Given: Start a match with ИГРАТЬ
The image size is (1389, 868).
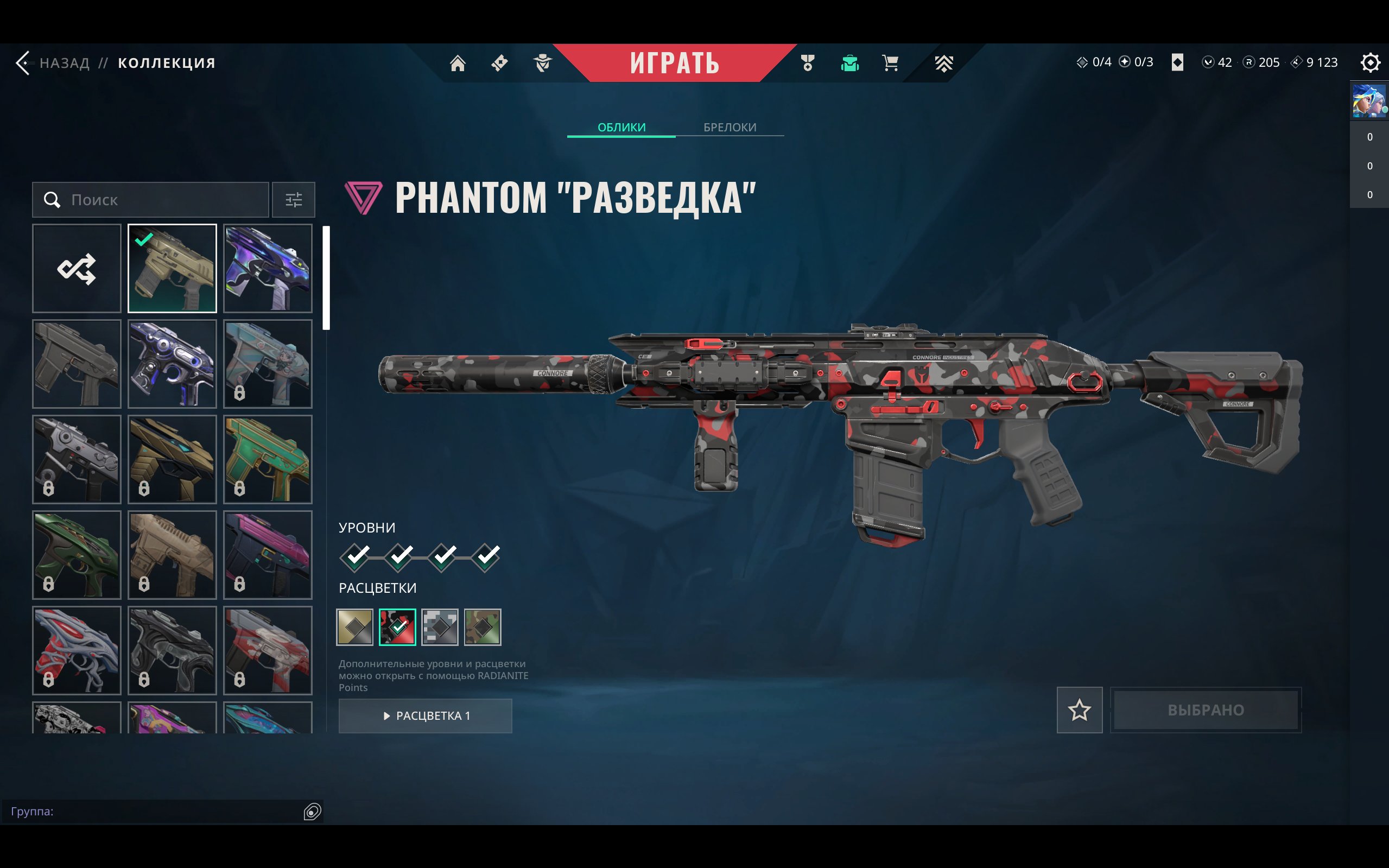Looking at the screenshot, I should pos(674,62).
